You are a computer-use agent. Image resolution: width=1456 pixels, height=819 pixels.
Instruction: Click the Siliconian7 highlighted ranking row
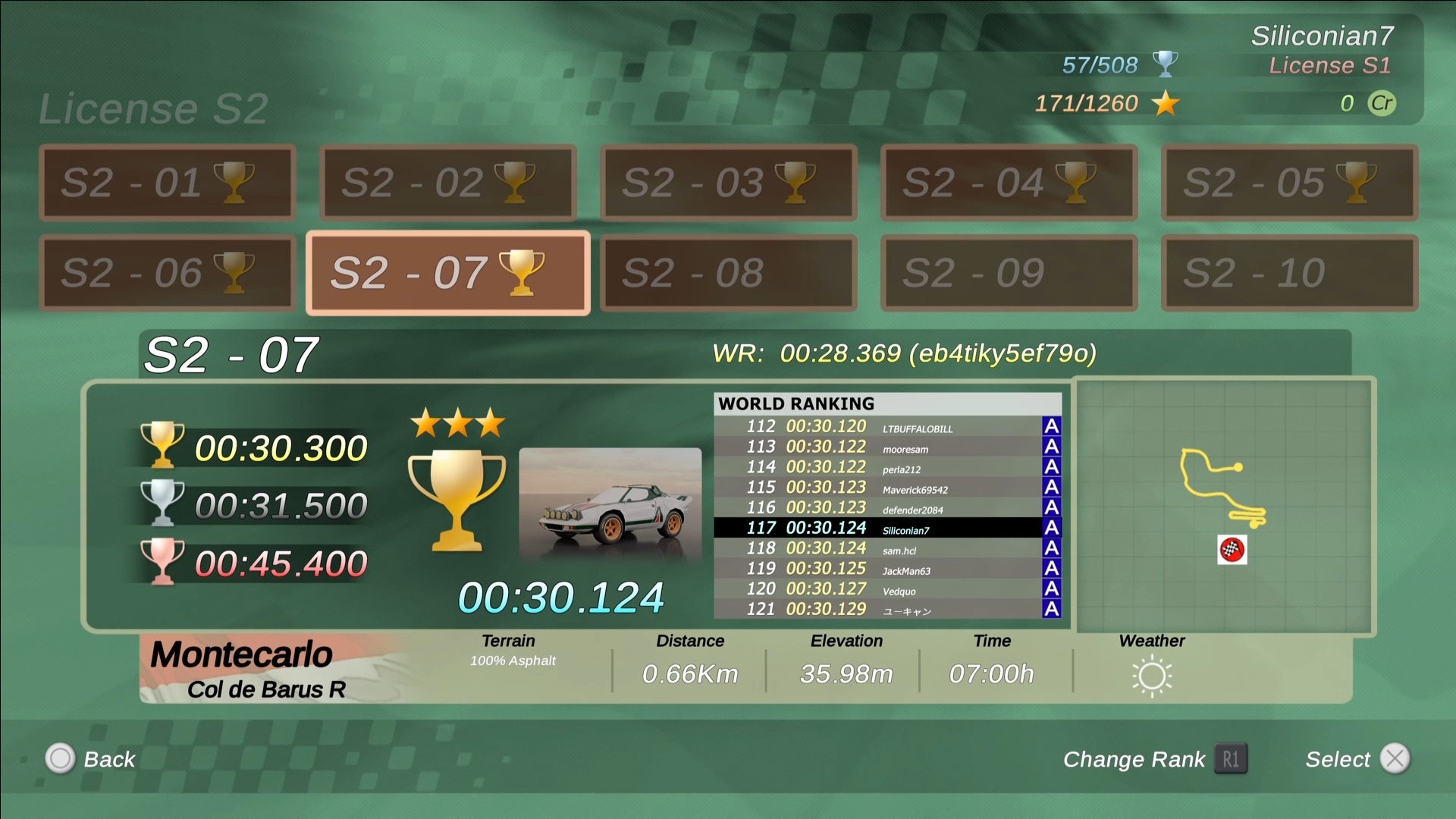(x=886, y=528)
